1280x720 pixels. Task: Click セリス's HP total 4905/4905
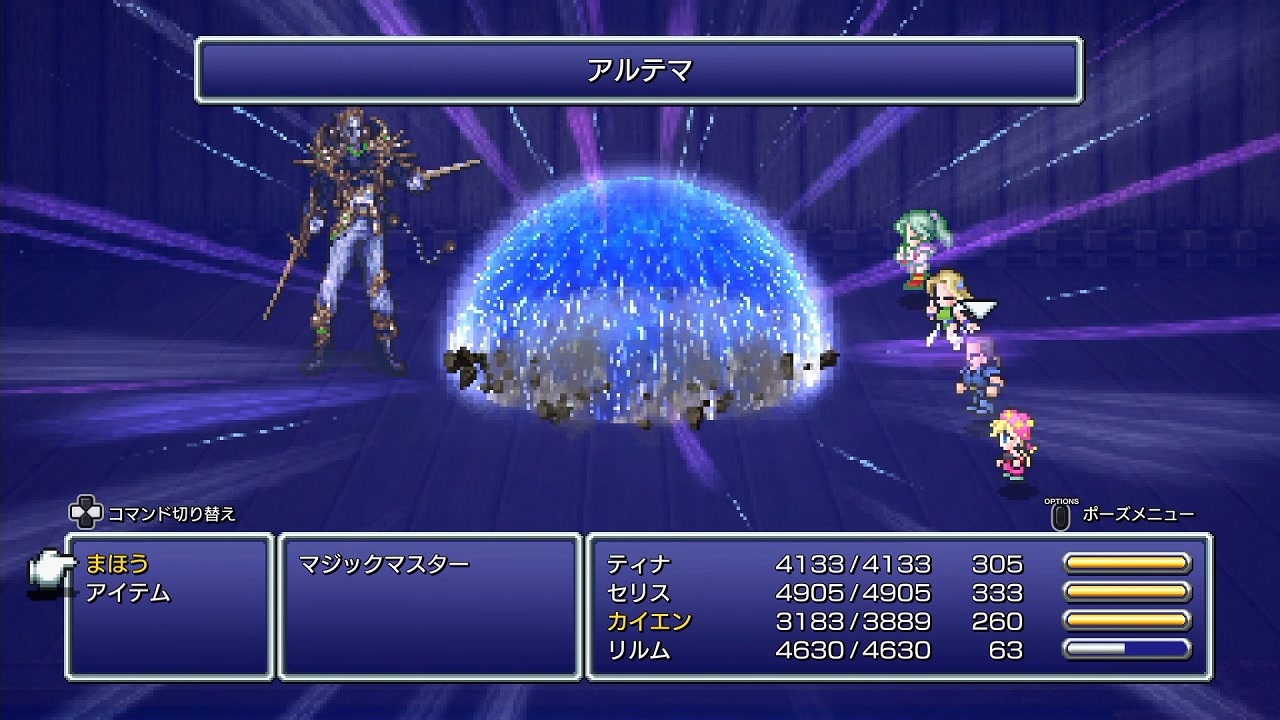(x=855, y=592)
